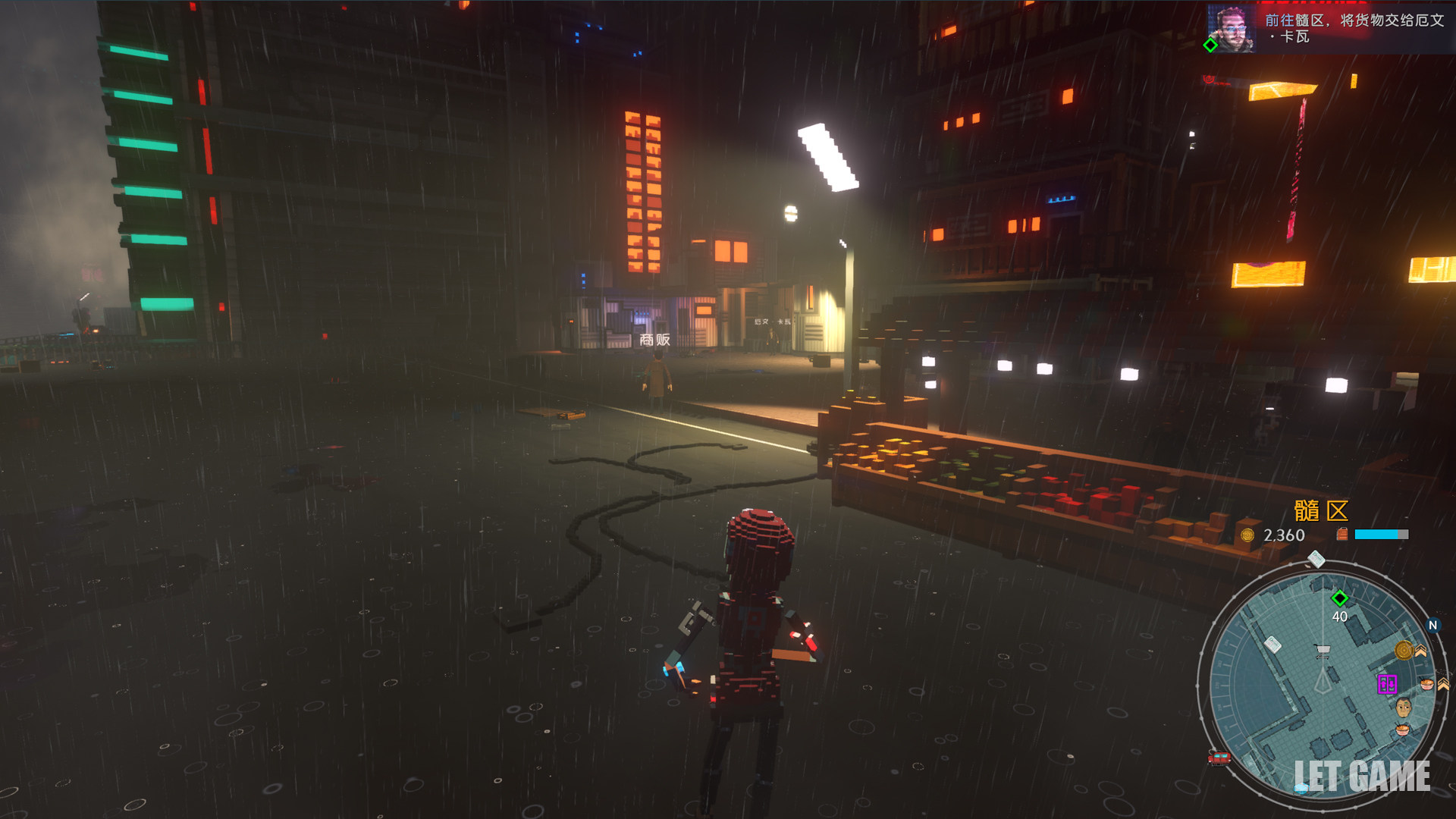Viewport: 1456px width, 819px height.
Task: Select the gold coin marker on minimap
Action: 1404,651
